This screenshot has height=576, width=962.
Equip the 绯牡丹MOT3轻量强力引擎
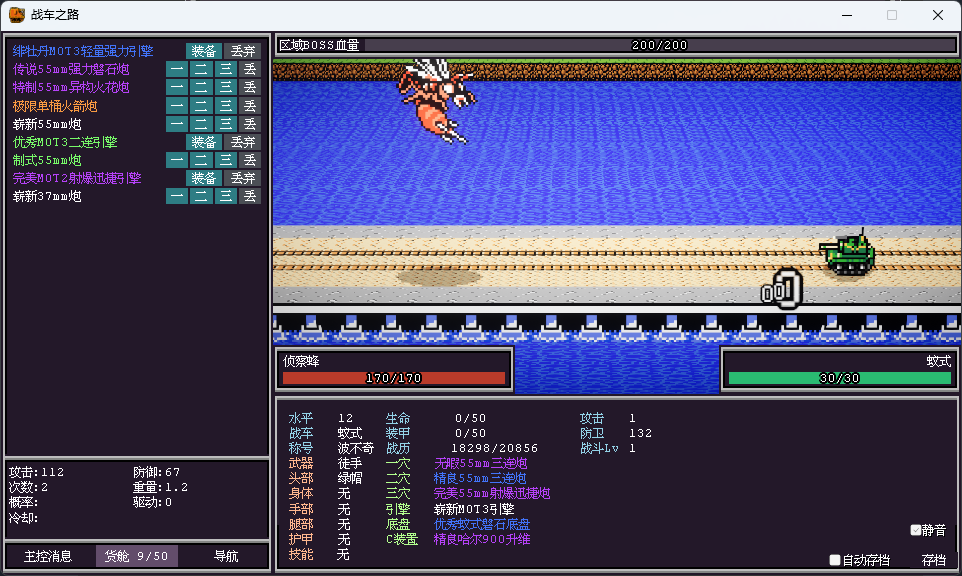point(204,51)
